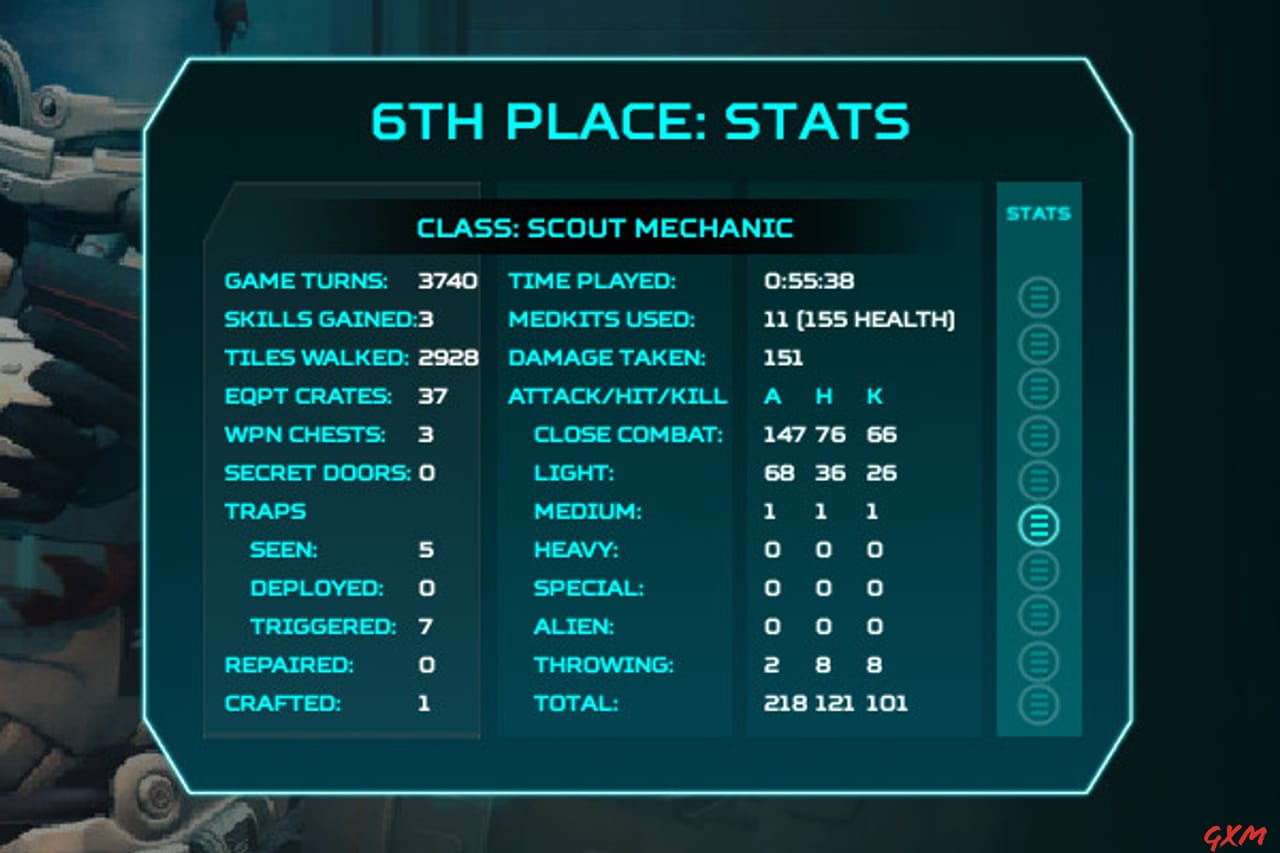
Task: Switch to the STATS tab
Action: coord(1038,213)
